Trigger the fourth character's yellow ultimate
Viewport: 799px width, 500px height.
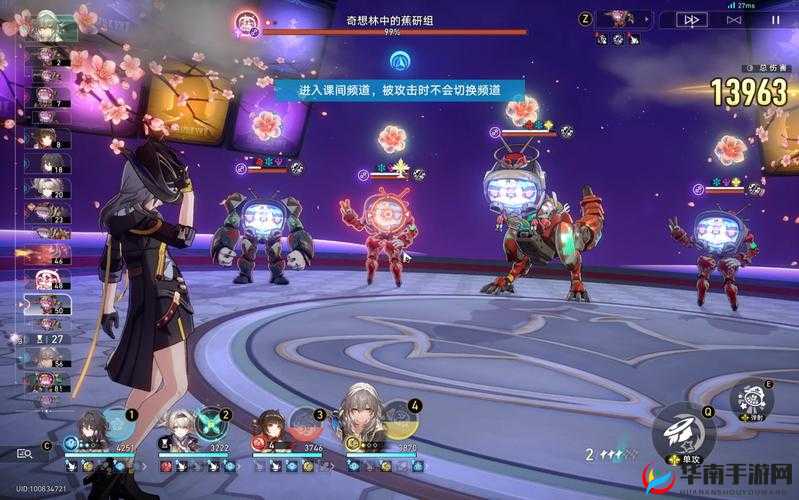(400, 420)
